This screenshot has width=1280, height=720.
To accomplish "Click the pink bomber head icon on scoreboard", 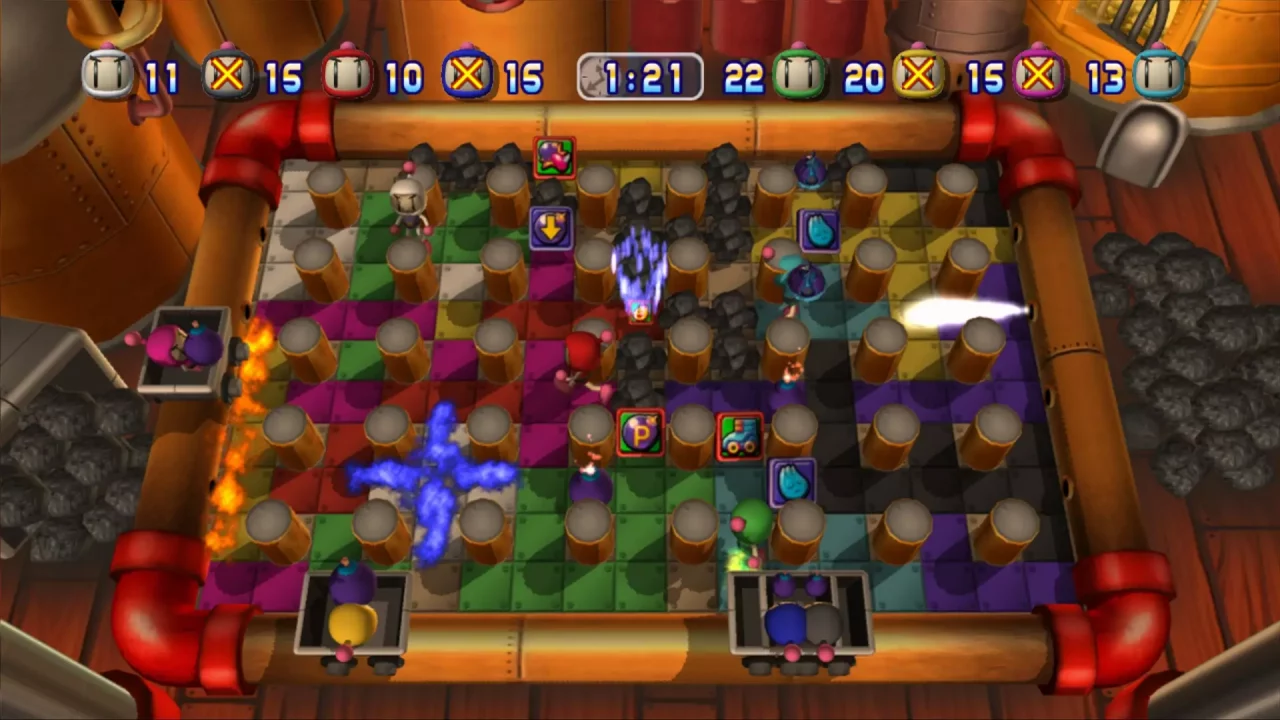I will coord(1040,75).
